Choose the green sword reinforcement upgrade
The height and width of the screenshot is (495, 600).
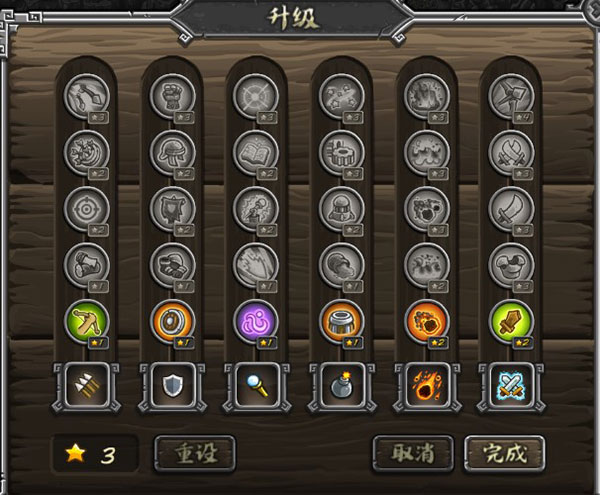(512, 321)
